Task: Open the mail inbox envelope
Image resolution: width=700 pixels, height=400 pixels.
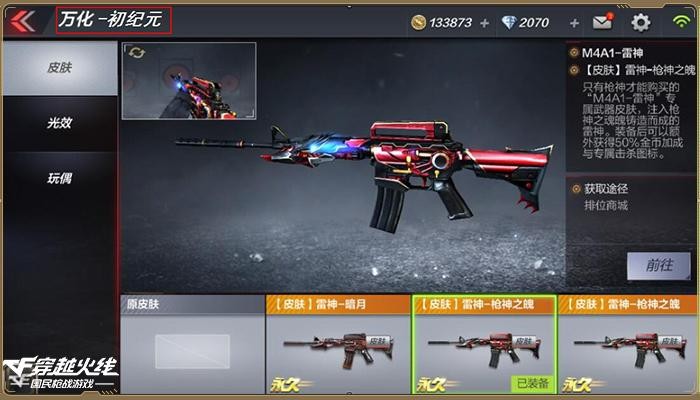Action: point(602,22)
